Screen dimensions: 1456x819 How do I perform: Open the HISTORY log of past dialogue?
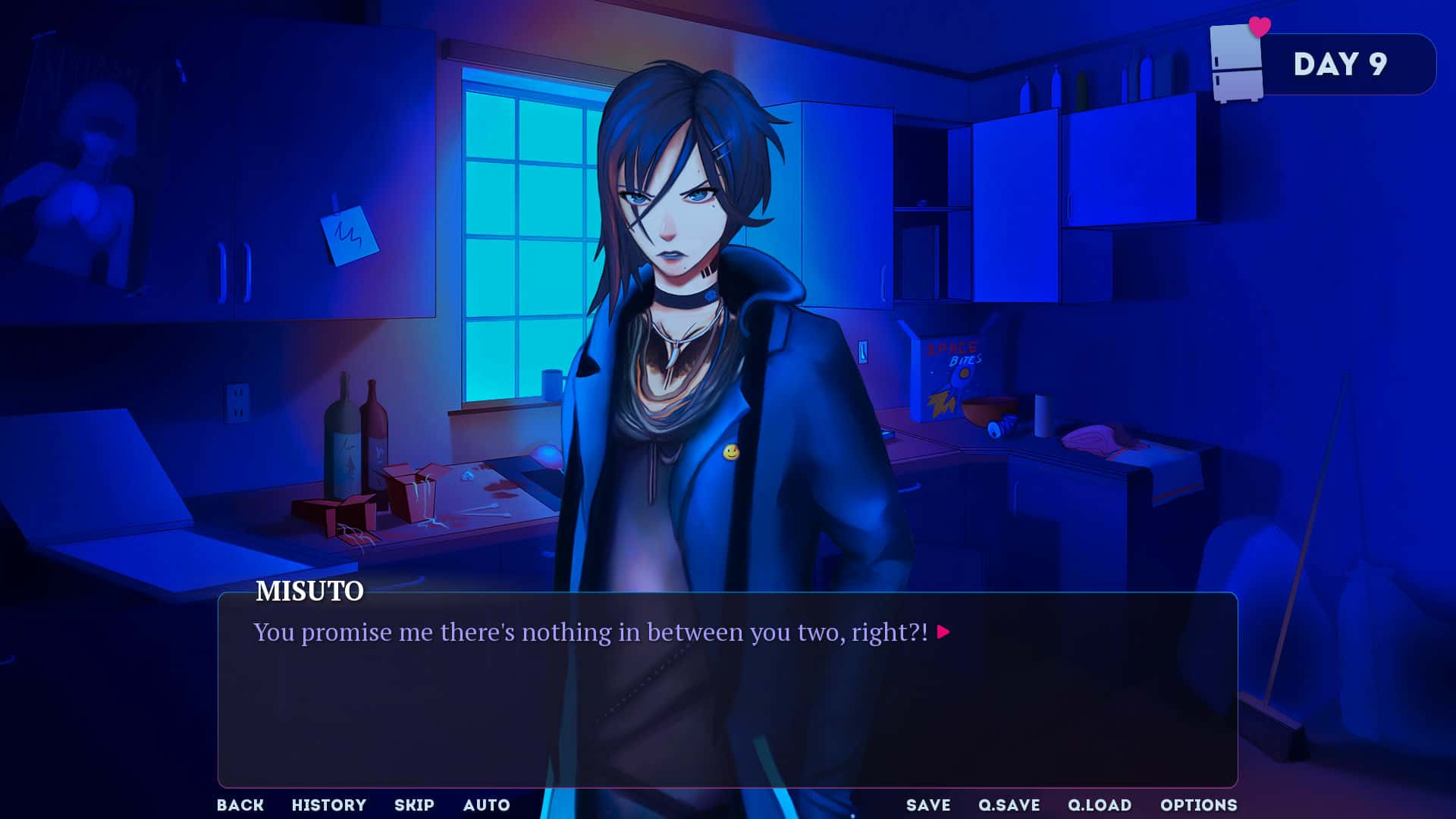[329, 805]
